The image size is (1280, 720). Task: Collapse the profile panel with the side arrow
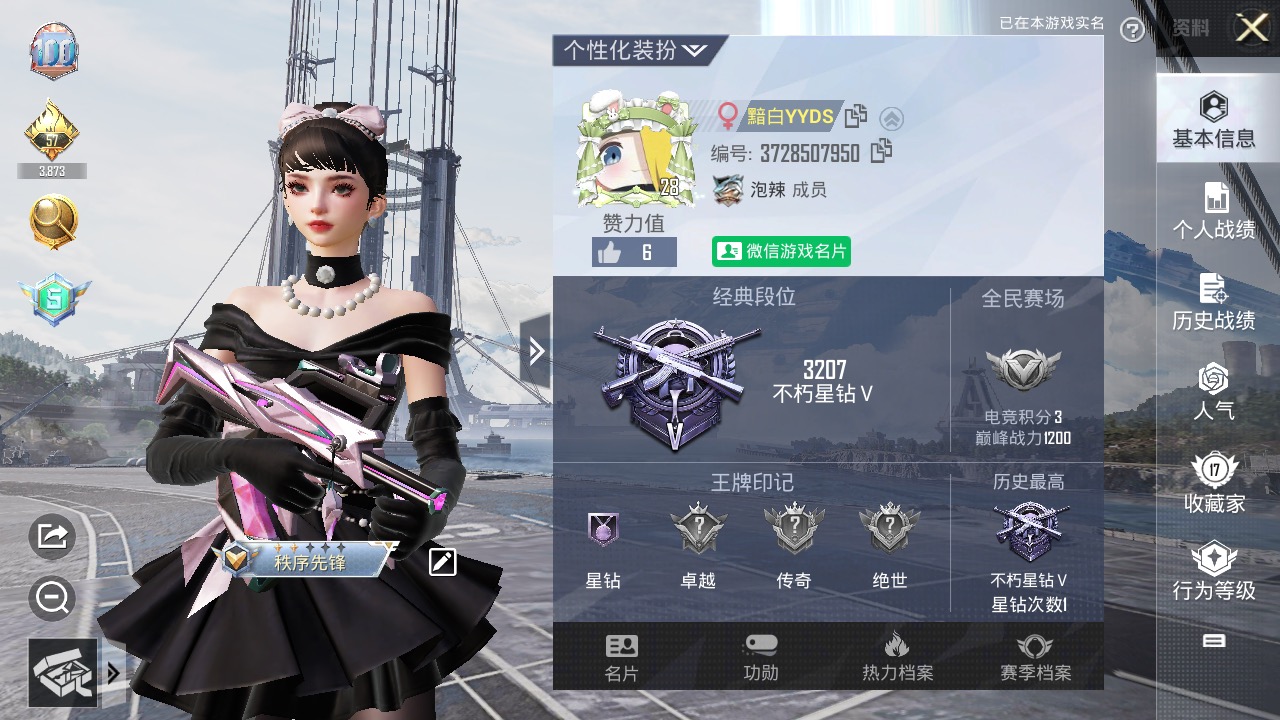click(x=537, y=352)
